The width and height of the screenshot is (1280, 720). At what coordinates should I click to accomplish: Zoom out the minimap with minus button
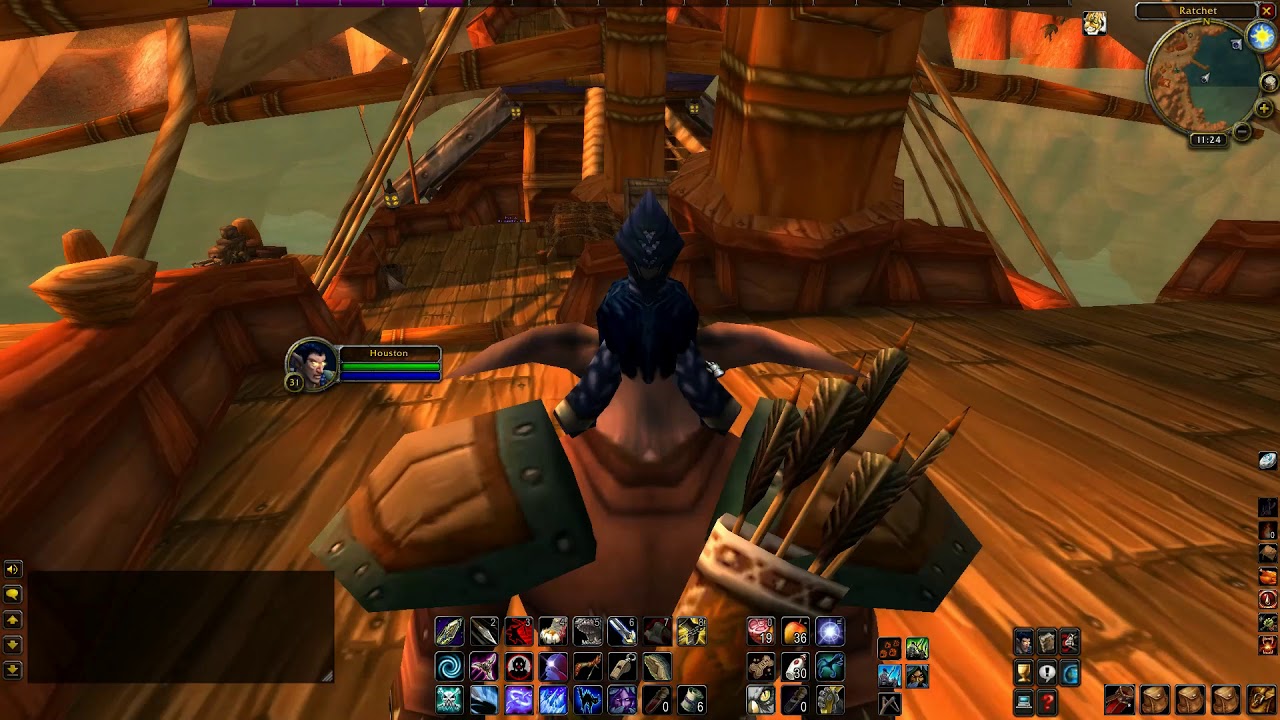[x=1242, y=131]
